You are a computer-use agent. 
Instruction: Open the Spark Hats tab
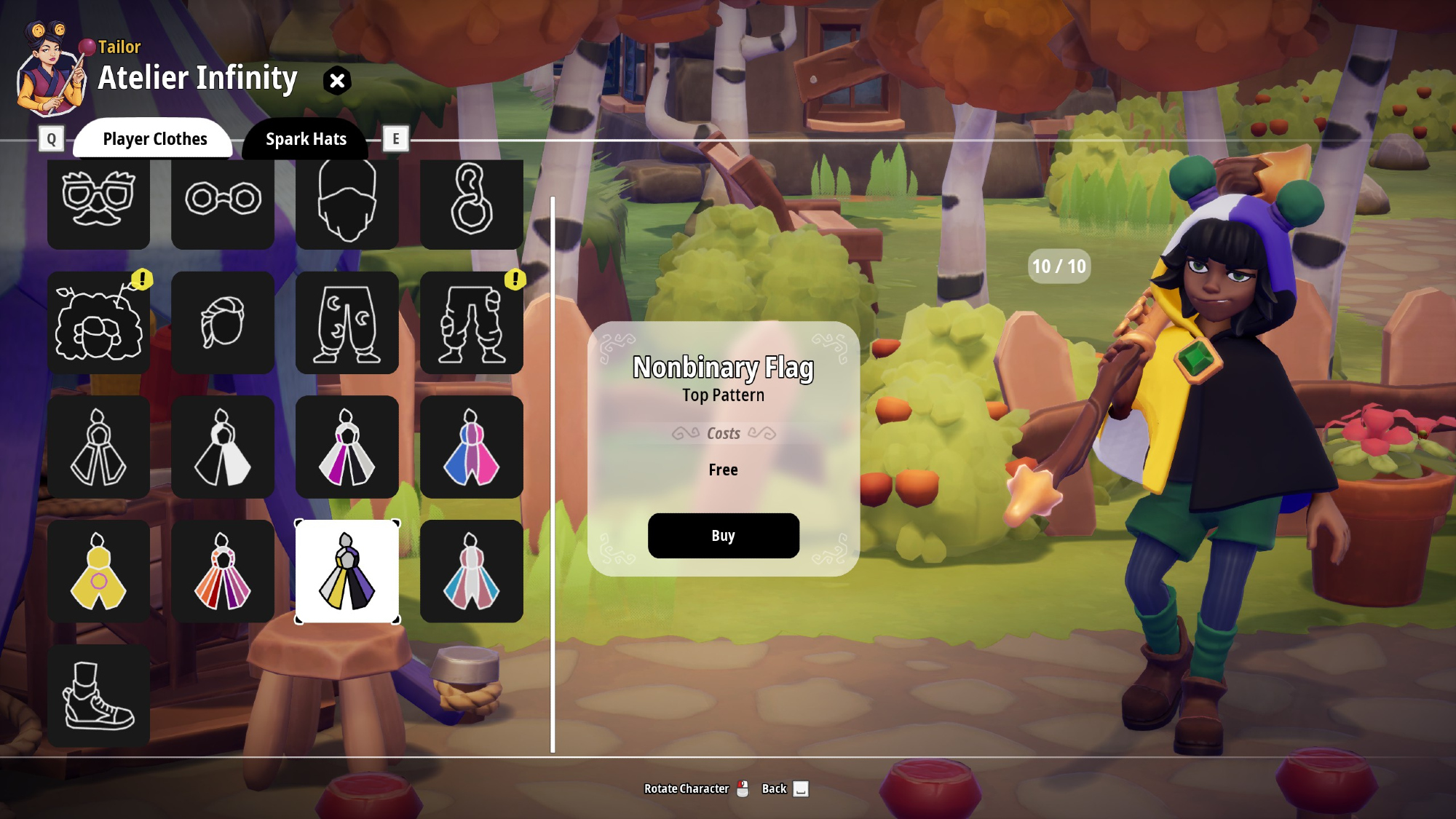[306, 139]
